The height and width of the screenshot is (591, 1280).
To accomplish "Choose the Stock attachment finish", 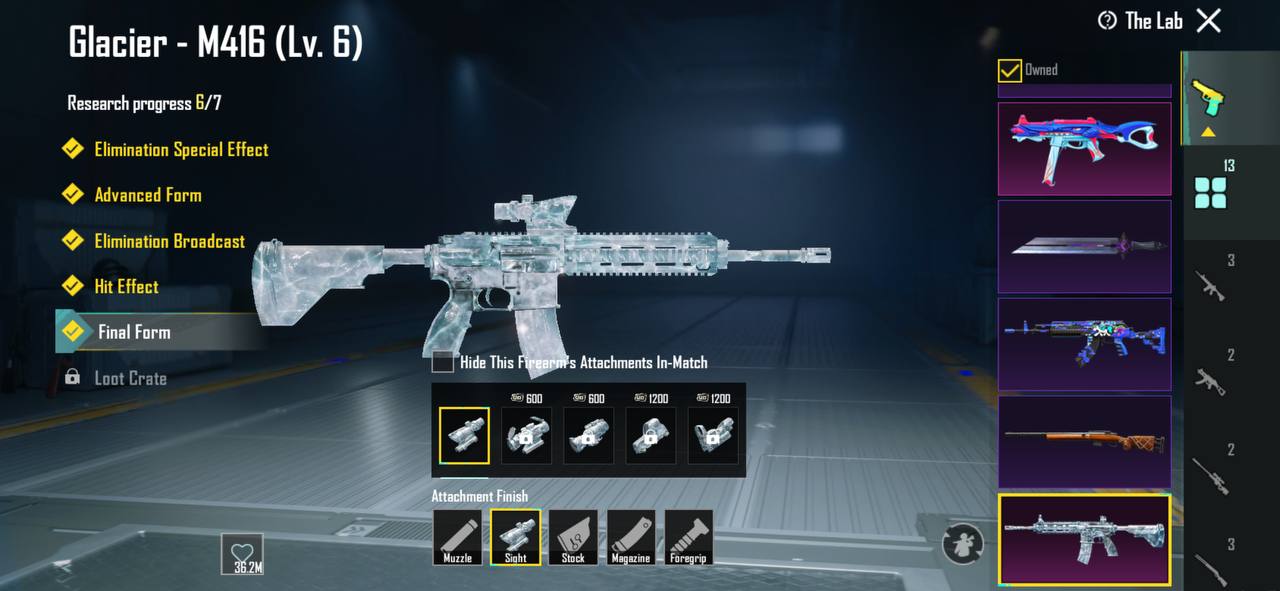I will click(573, 538).
